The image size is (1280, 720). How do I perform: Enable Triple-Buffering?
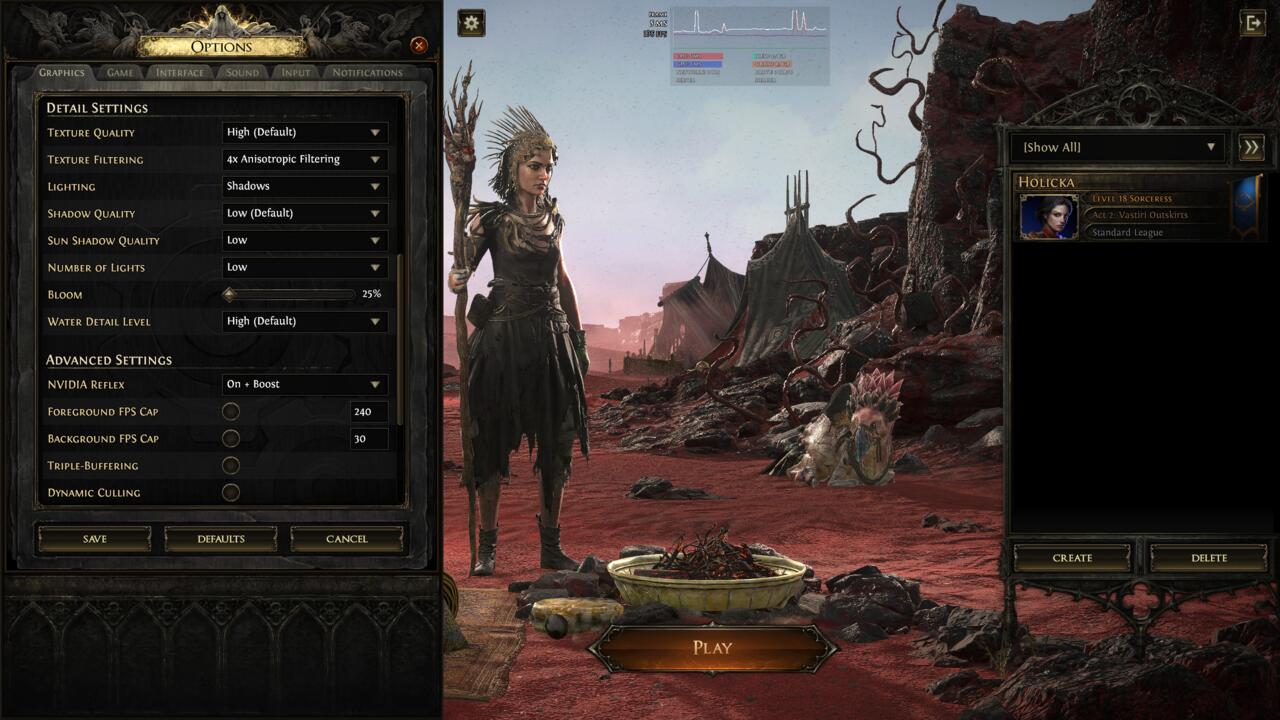pos(231,465)
